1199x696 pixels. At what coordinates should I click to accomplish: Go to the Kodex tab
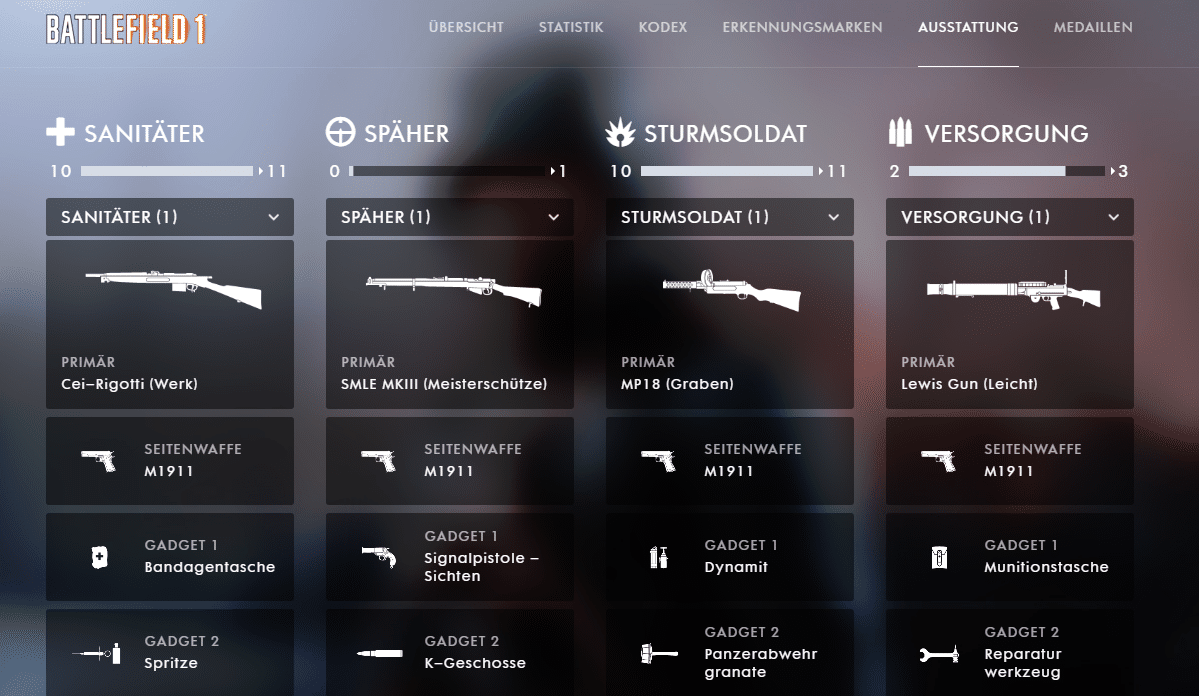click(x=663, y=27)
